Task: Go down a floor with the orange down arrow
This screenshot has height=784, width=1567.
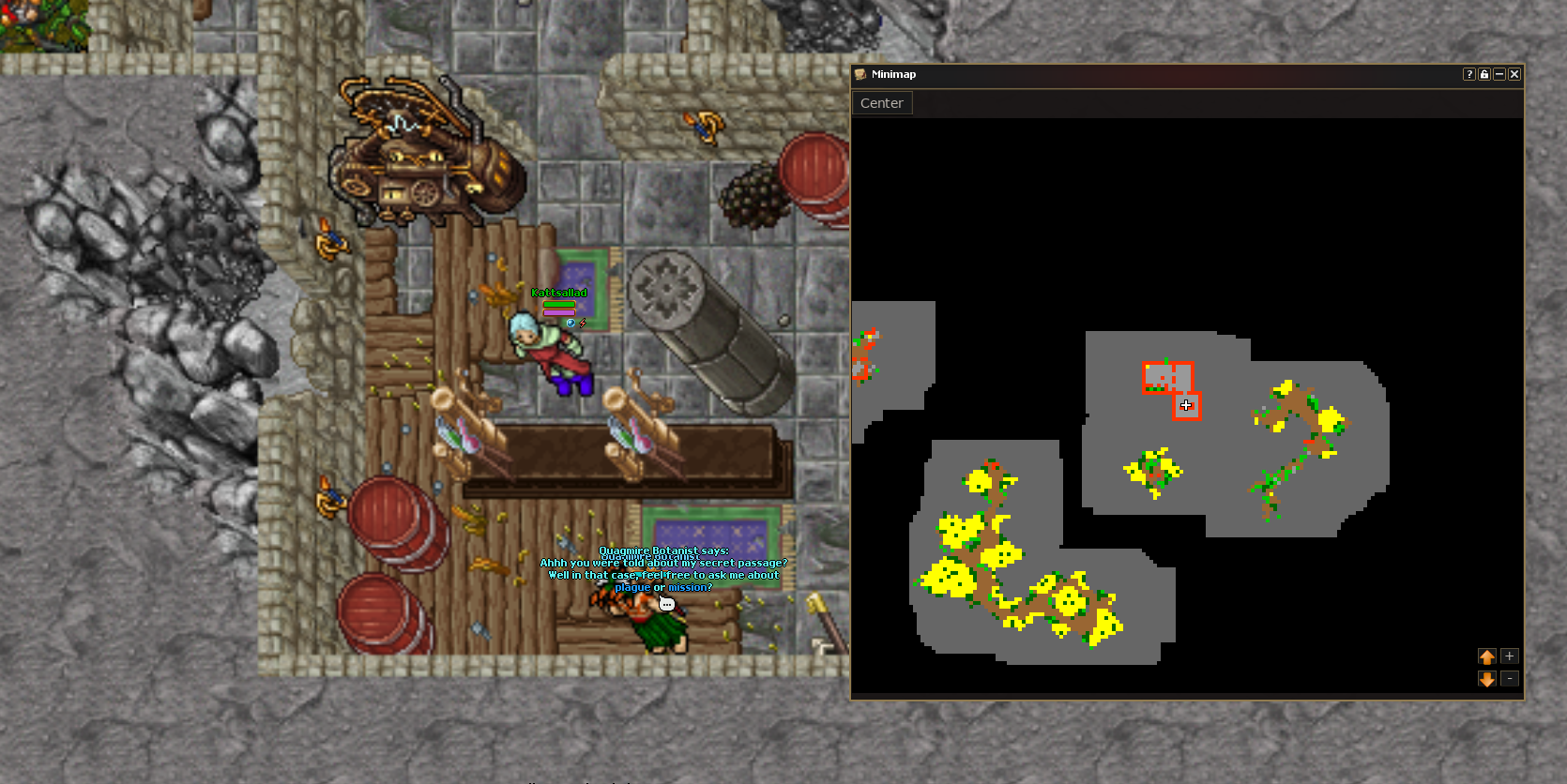Action: [1486, 679]
